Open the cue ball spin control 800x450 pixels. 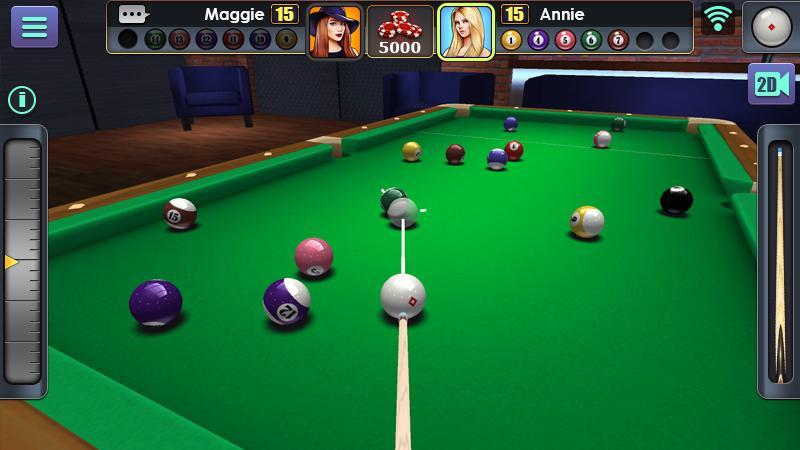[x=771, y=26]
